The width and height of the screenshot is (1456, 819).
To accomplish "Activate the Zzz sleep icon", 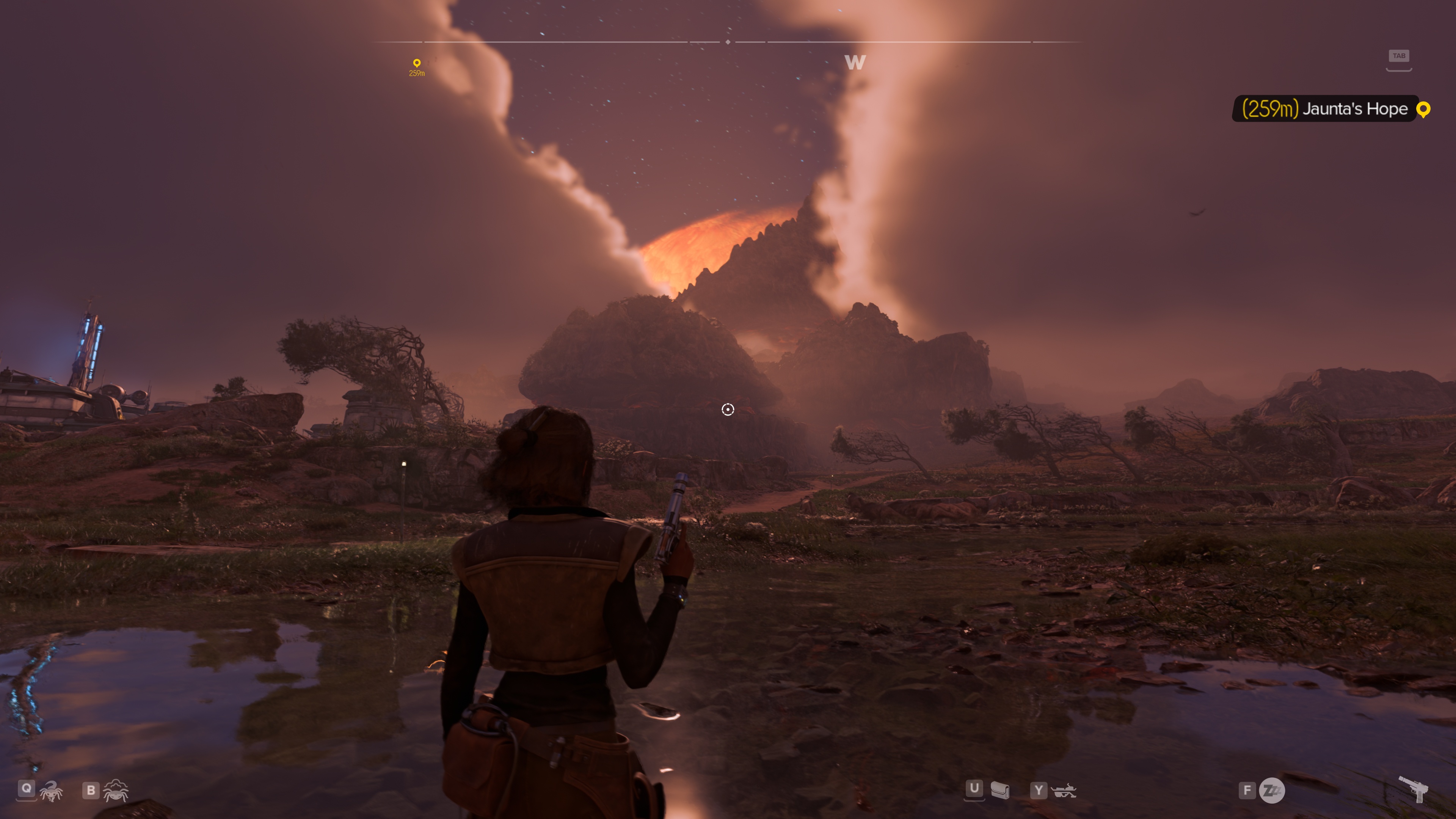I will [1272, 790].
